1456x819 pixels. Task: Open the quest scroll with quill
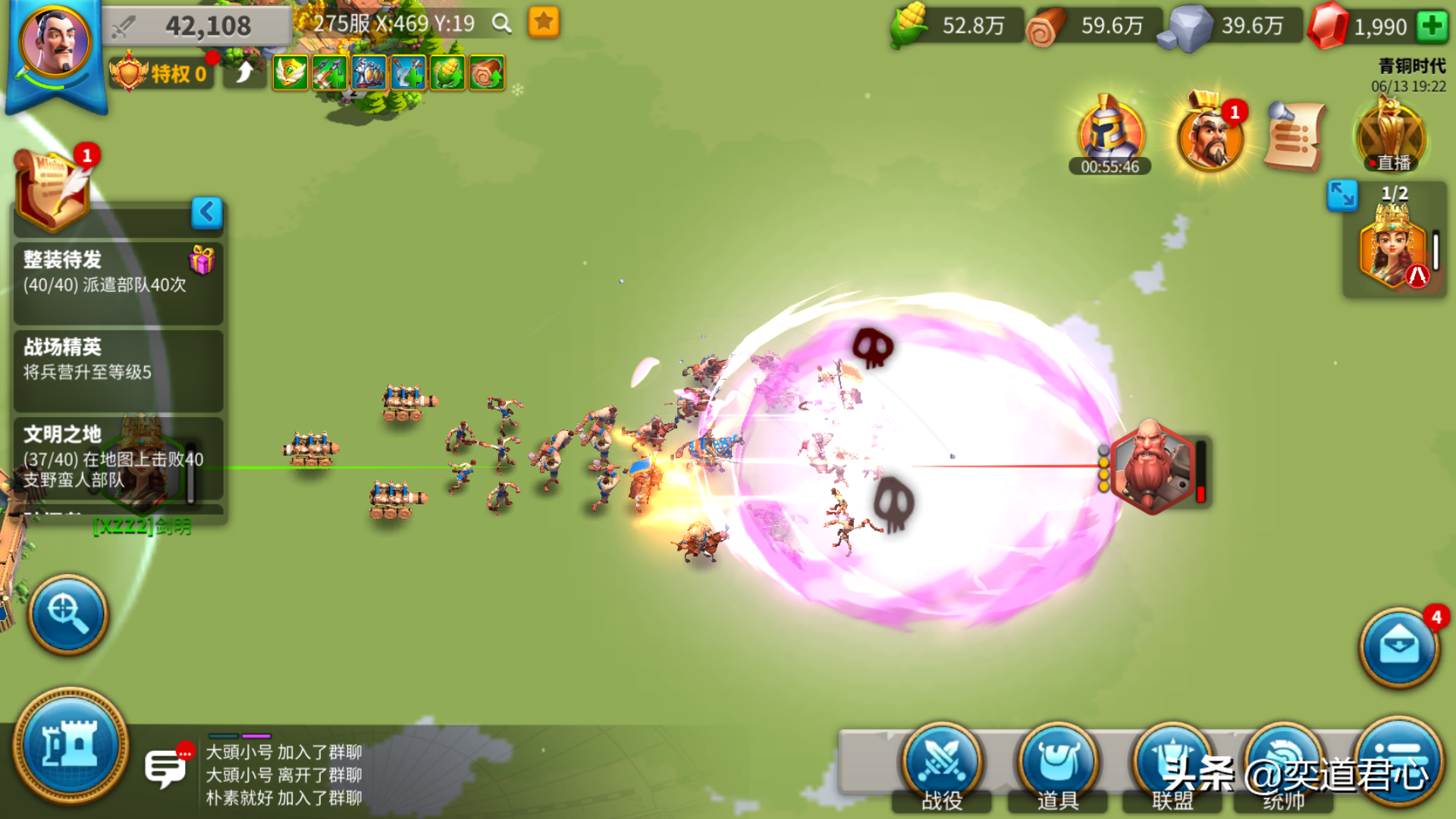tap(53, 190)
